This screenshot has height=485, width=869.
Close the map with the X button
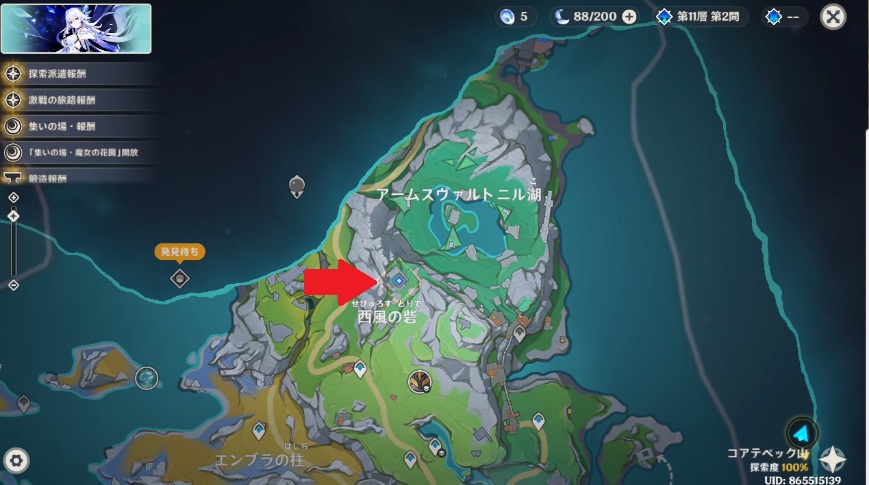(x=833, y=17)
